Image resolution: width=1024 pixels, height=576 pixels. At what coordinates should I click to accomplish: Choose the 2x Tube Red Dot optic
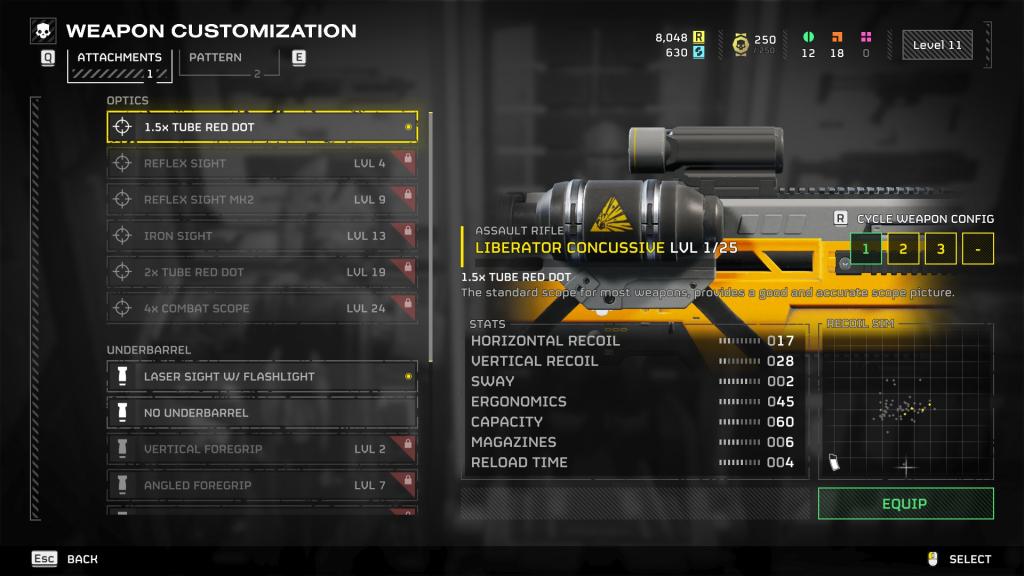262,272
